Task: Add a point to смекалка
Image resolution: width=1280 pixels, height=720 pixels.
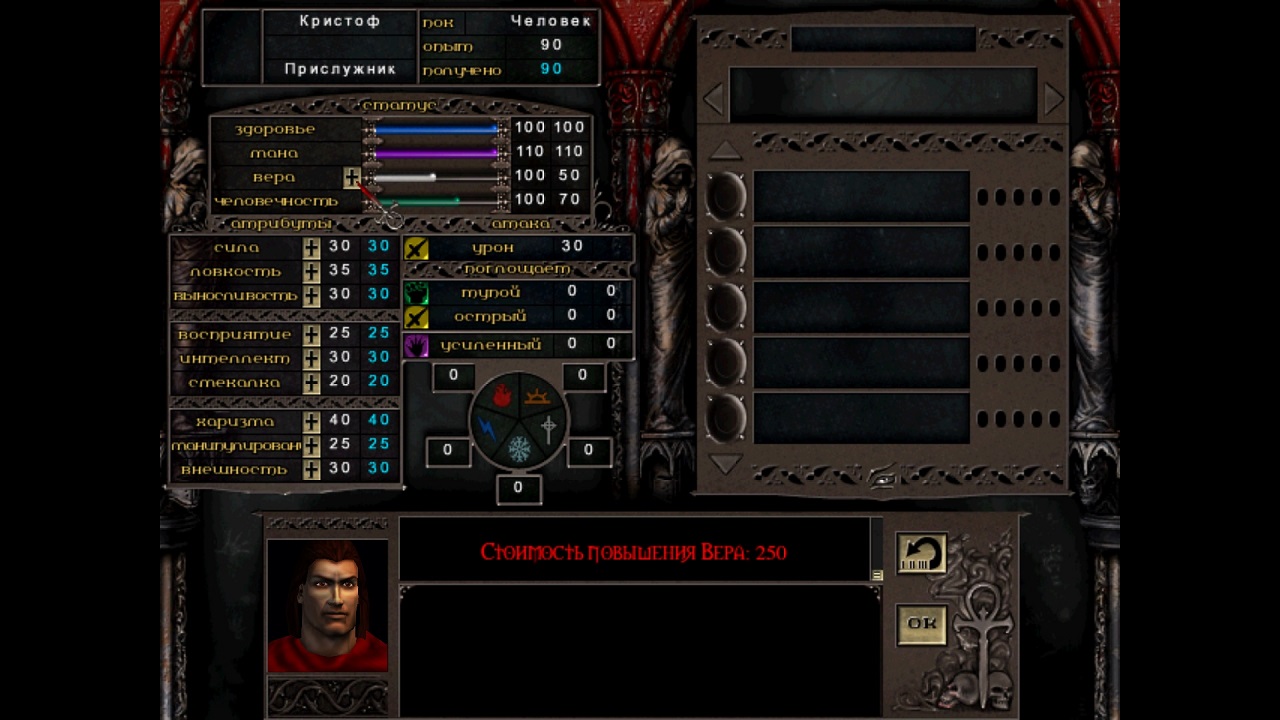Action: tap(312, 382)
